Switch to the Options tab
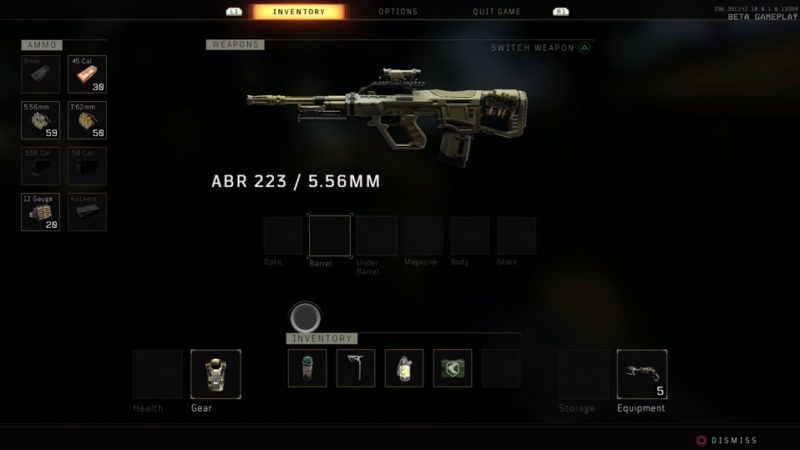The width and height of the screenshot is (800, 450). click(398, 12)
